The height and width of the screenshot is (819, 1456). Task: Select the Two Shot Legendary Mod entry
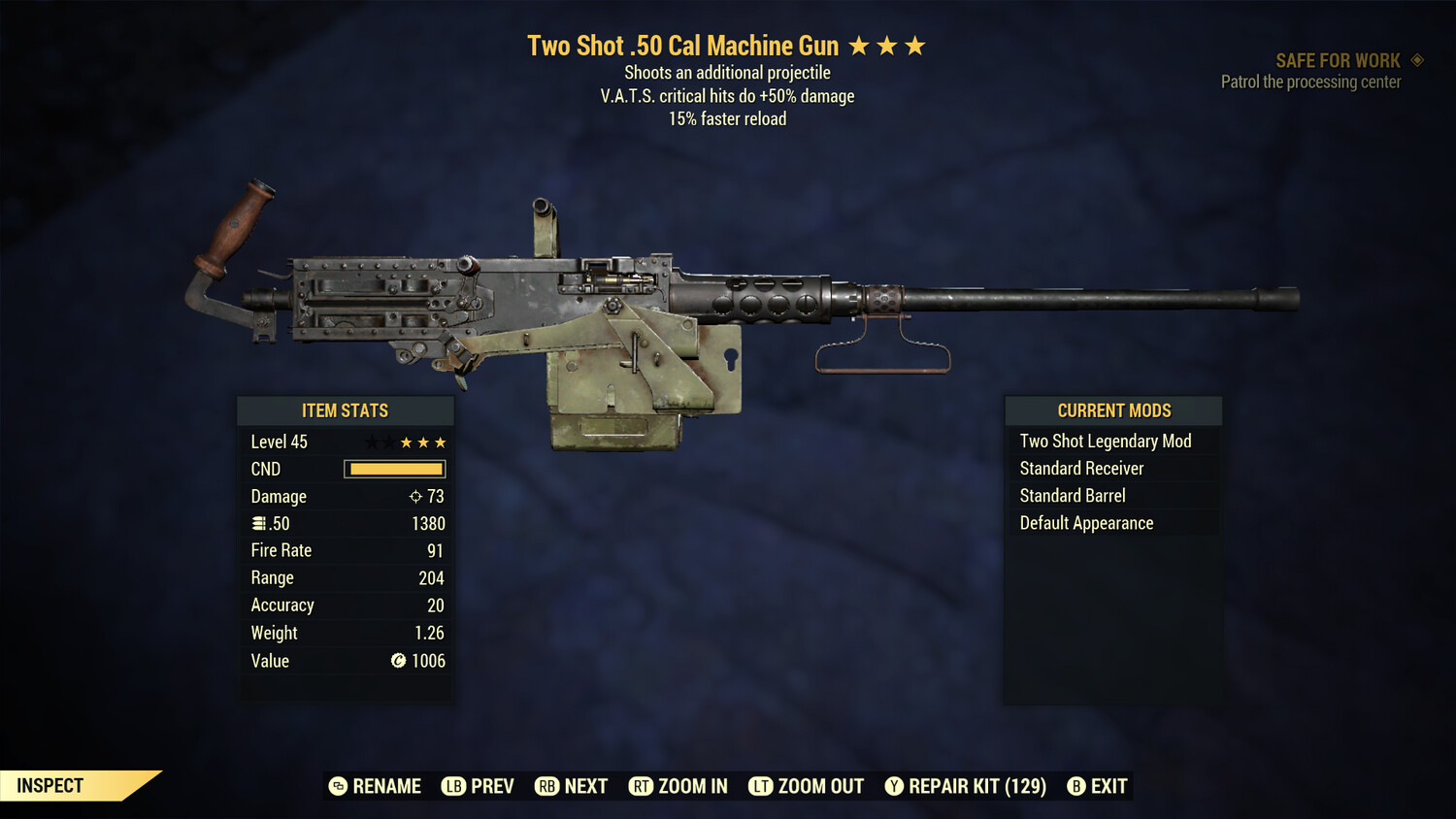pyautogui.click(x=1105, y=441)
